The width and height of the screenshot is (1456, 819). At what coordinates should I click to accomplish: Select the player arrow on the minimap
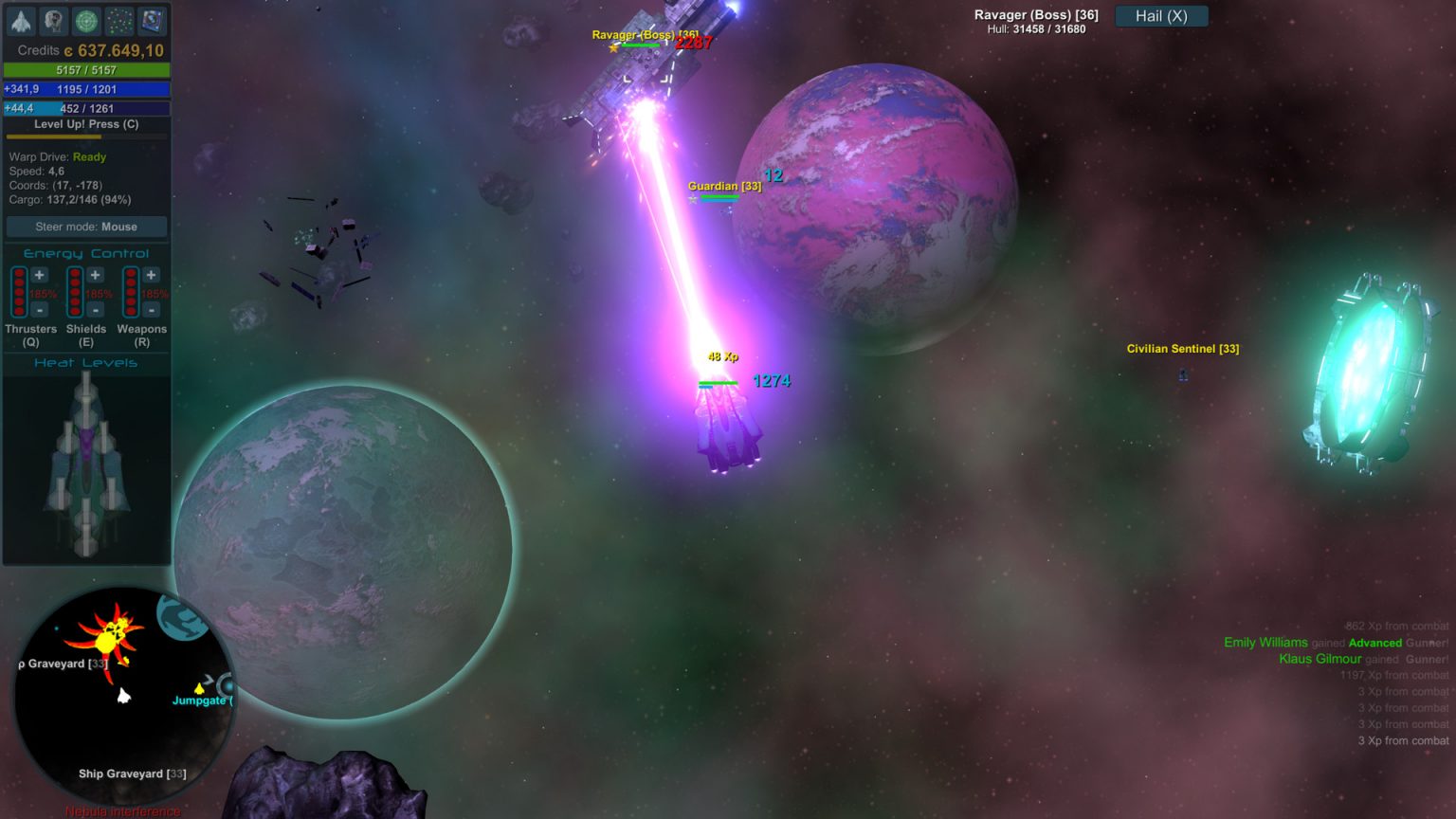(x=122, y=696)
